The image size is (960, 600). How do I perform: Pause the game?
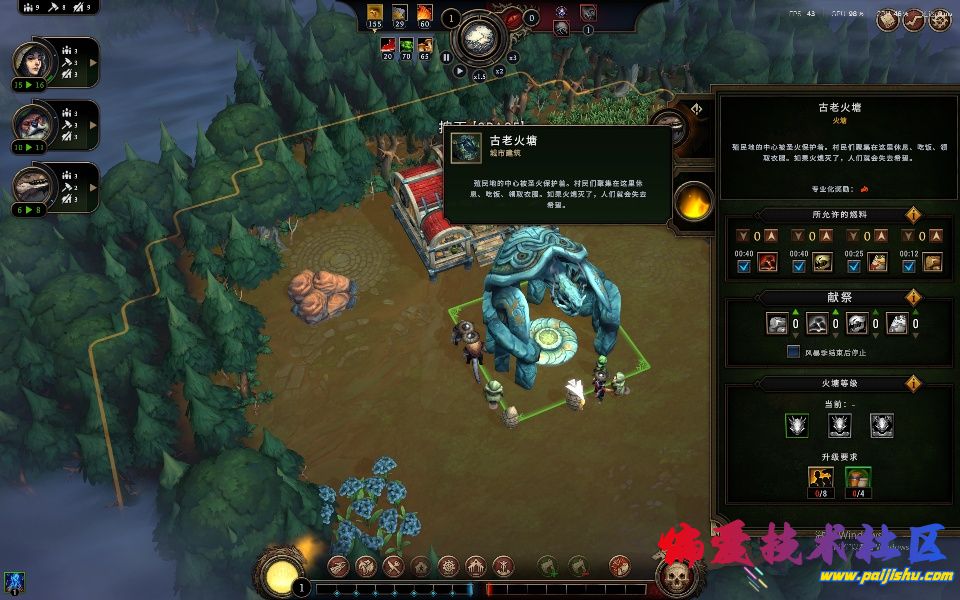click(446, 57)
